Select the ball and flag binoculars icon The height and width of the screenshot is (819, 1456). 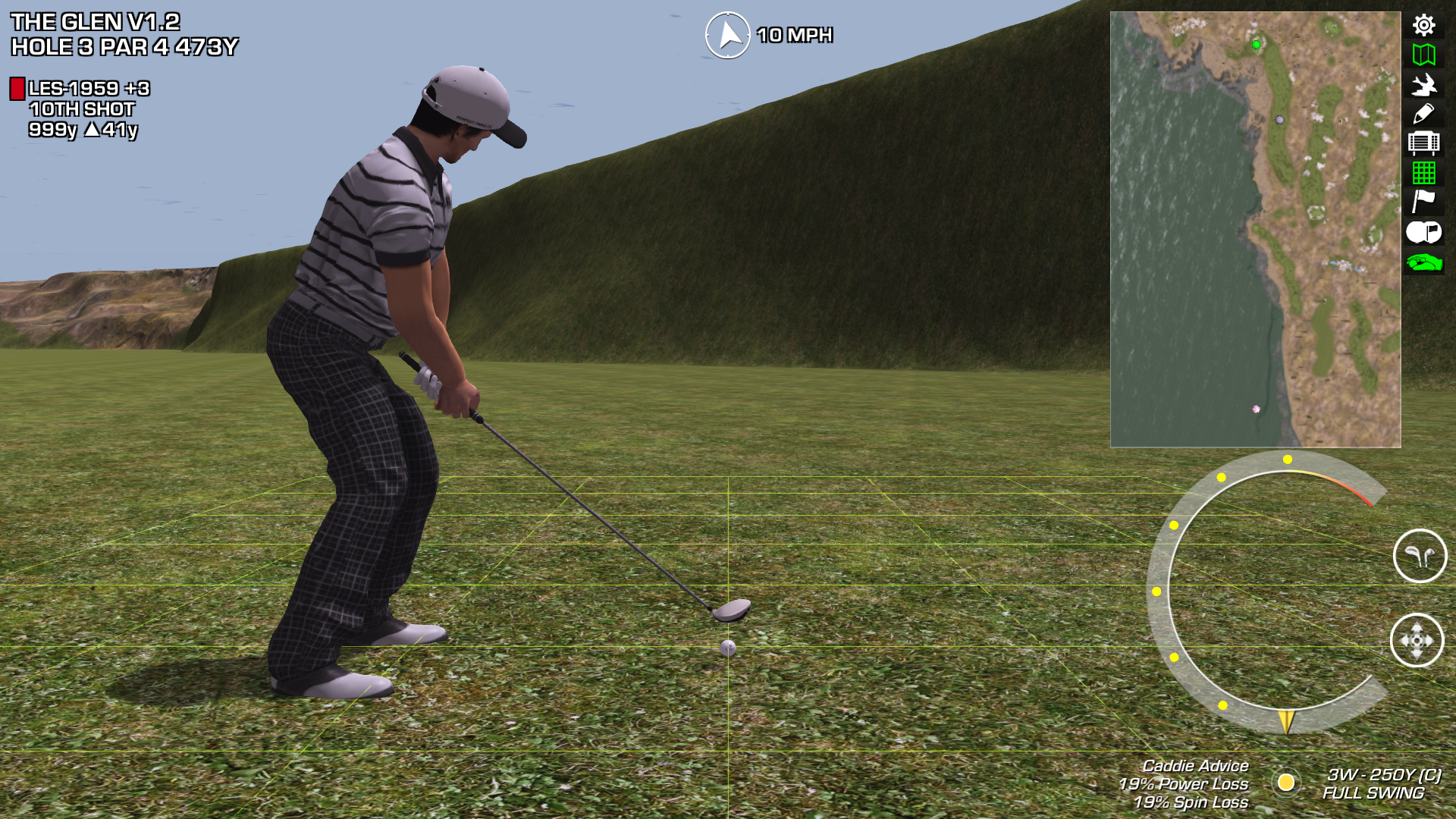[1423, 232]
